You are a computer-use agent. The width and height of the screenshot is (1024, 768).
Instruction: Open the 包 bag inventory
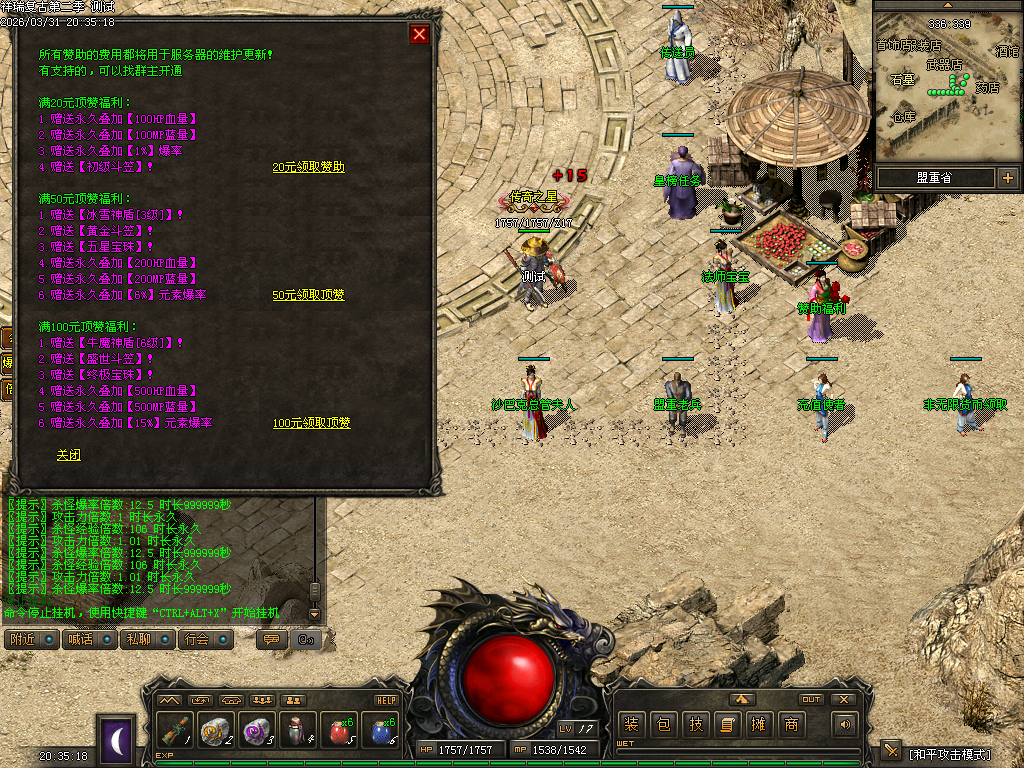click(x=663, y=725)
